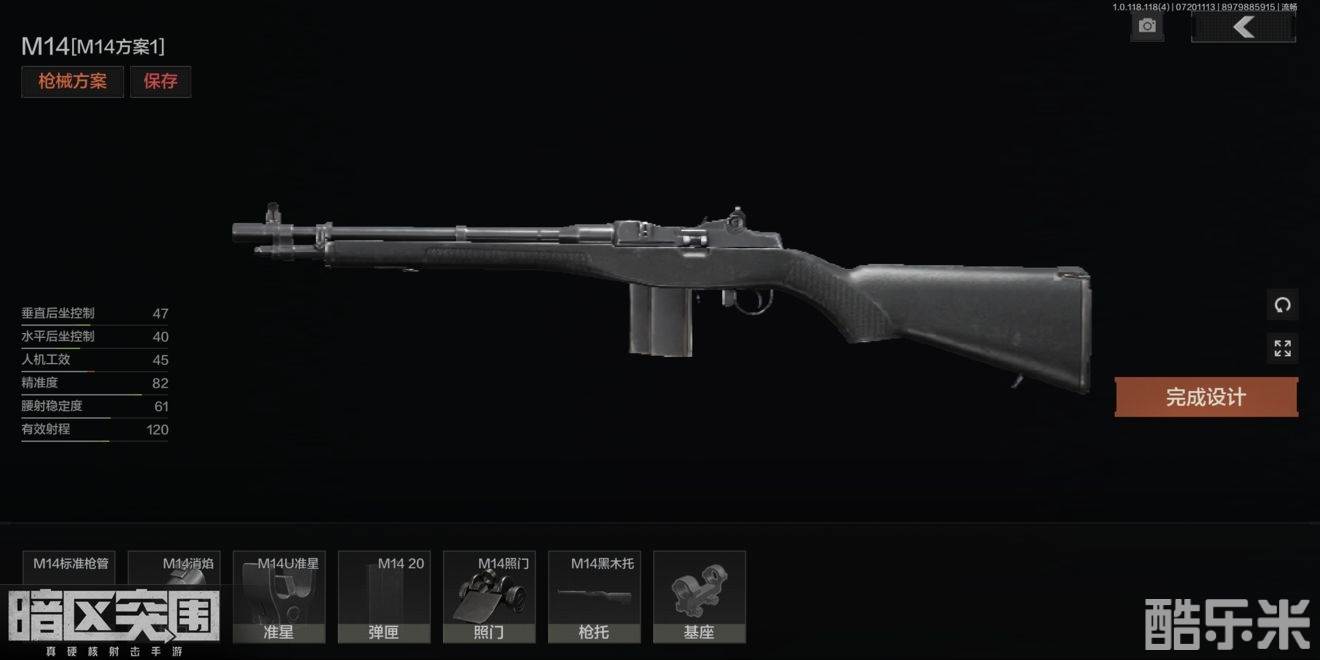1320x660 pixels.
Task: Open the 枪械方案 weapon scheme menu
Action: [72, 82]
